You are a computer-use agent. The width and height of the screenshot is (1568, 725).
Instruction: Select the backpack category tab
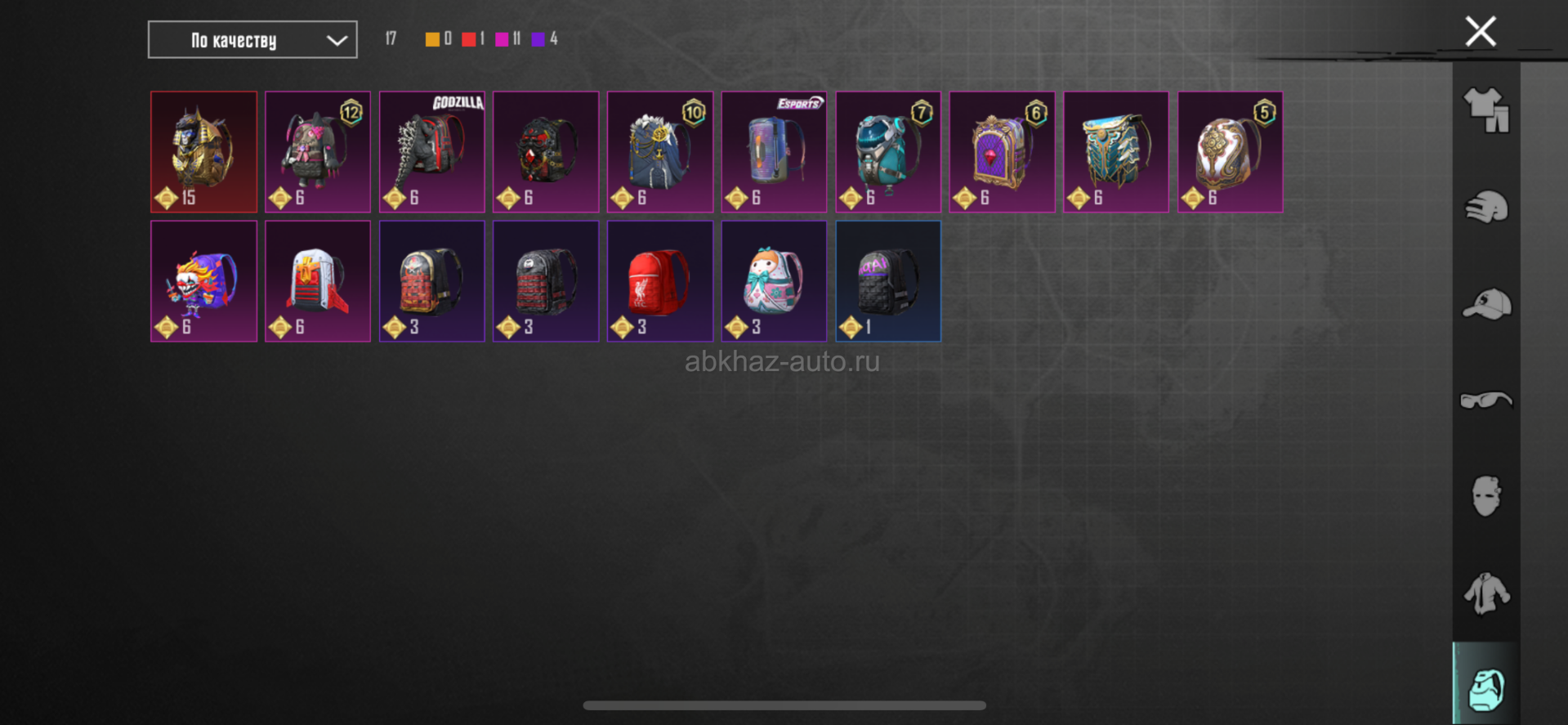1485,689
